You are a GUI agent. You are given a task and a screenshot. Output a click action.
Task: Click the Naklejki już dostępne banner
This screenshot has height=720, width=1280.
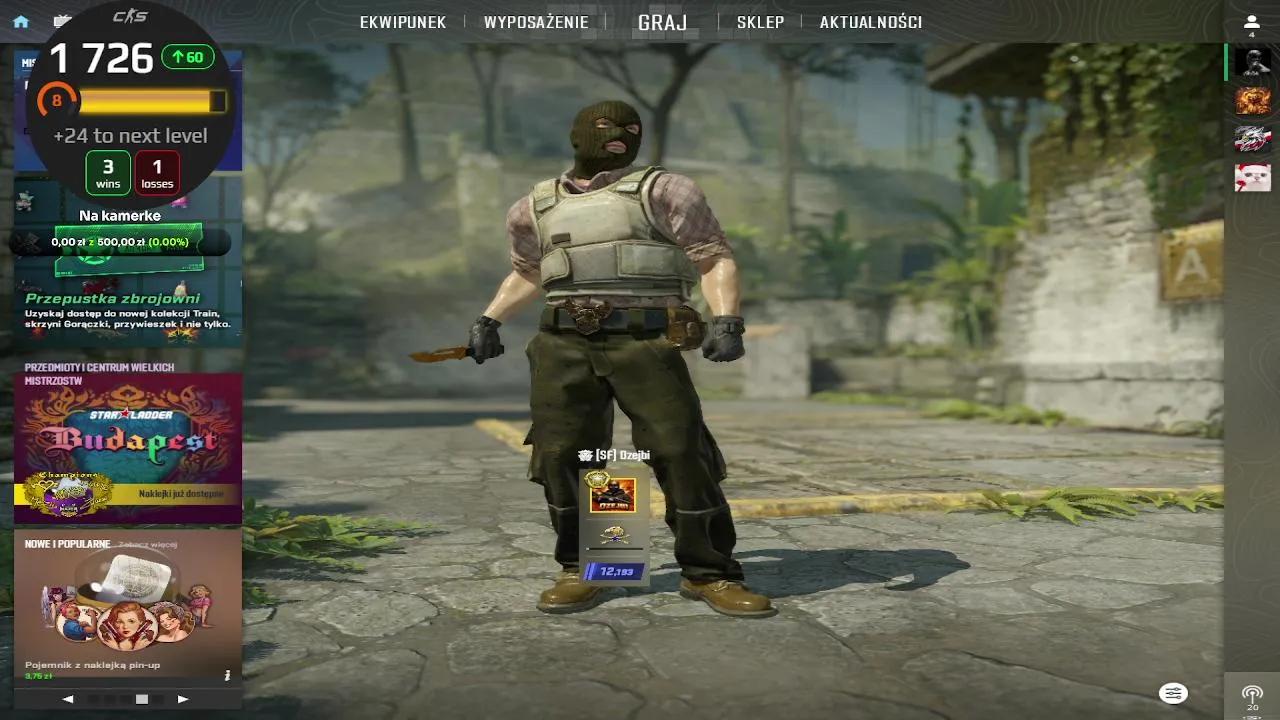(183, 493)
